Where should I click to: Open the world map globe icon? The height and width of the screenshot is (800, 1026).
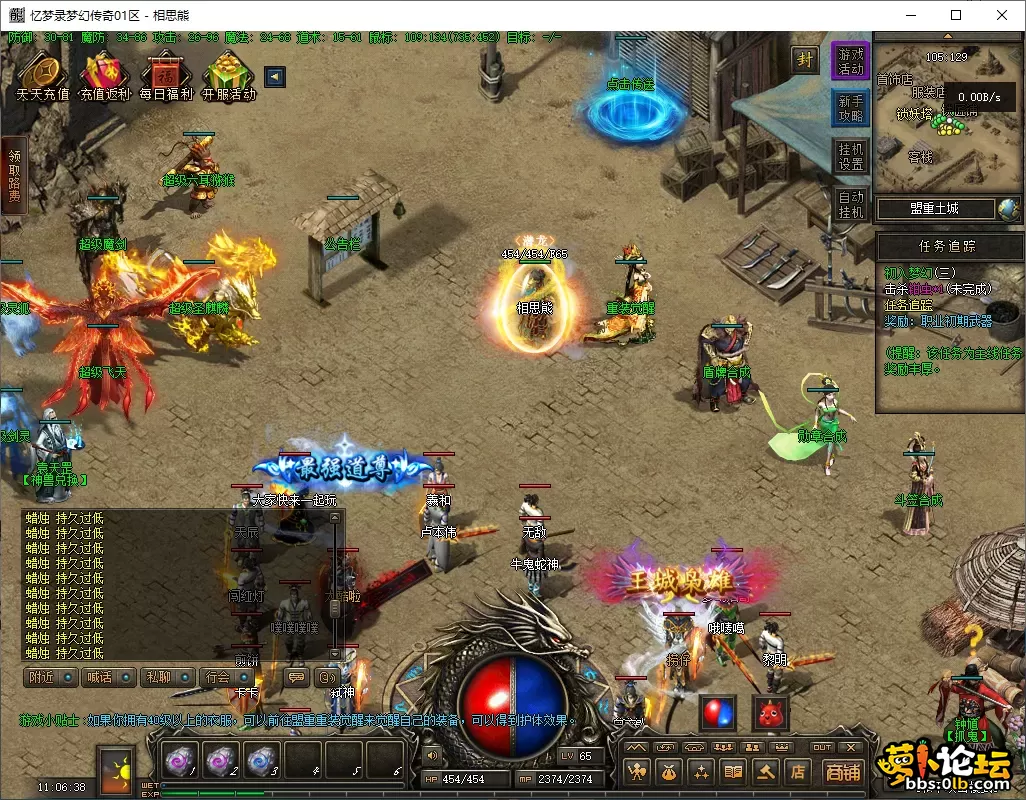point(1007,208)
